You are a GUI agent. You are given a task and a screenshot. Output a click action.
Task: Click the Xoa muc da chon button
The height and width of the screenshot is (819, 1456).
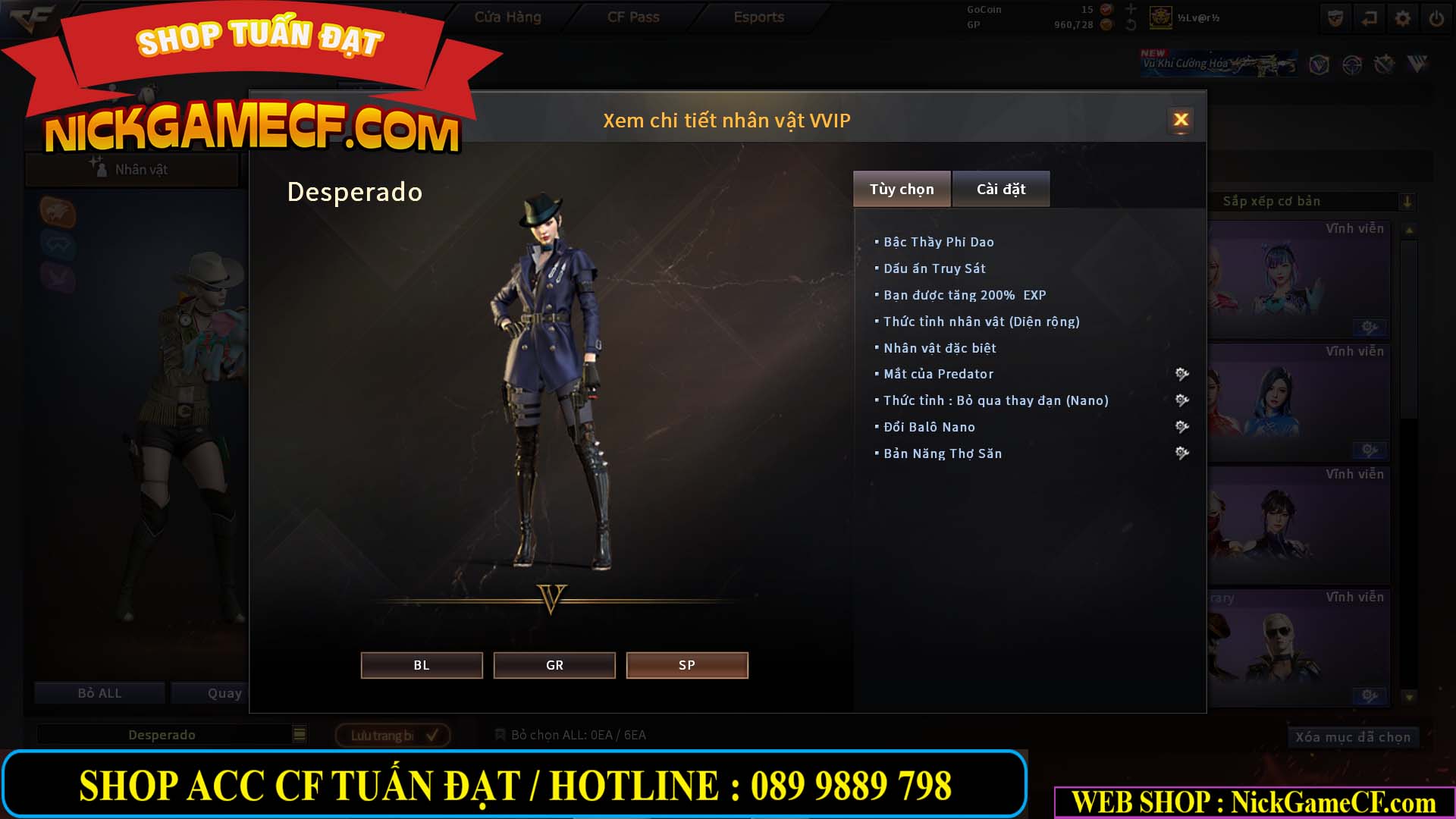(1352, 736)
